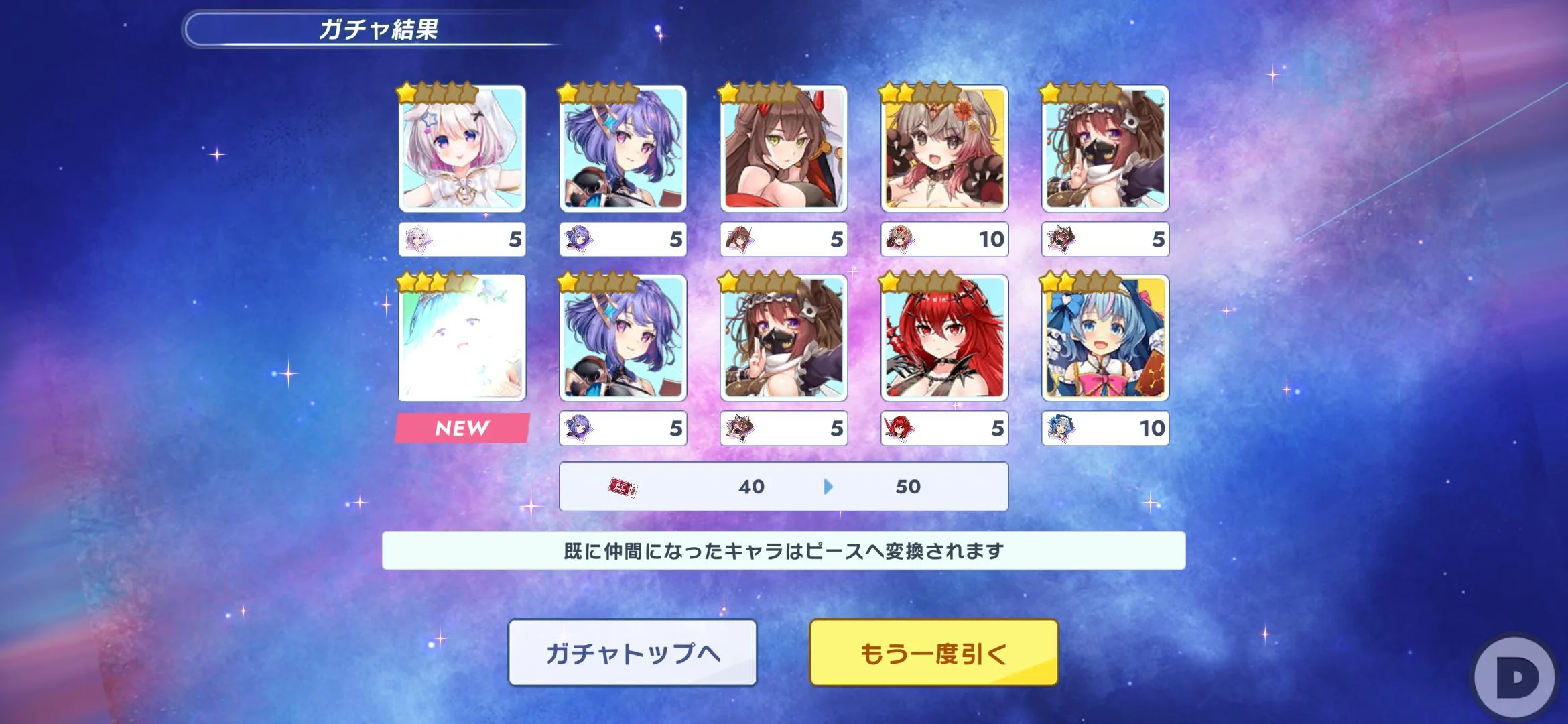Return to the gacha top page

[633, 652]
